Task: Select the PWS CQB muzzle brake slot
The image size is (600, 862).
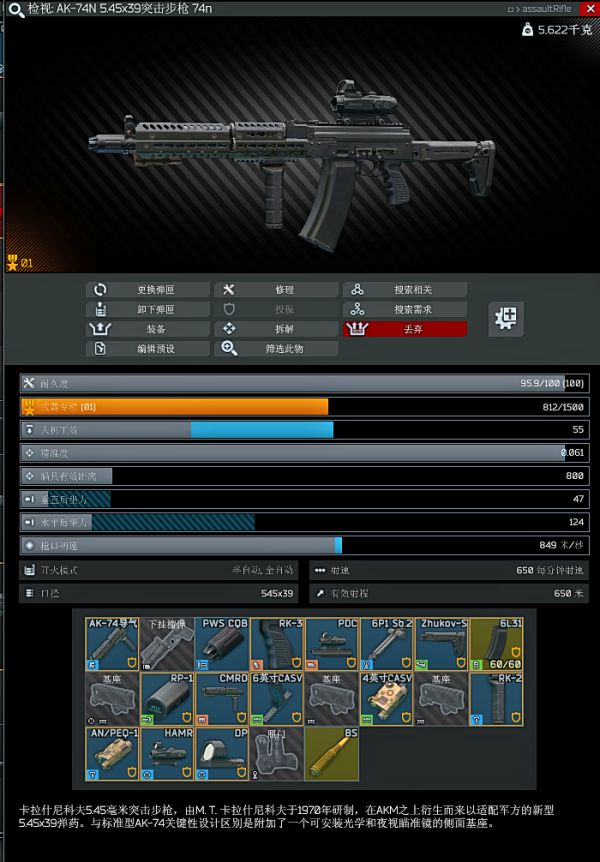Action: click(x=221, y=644)
